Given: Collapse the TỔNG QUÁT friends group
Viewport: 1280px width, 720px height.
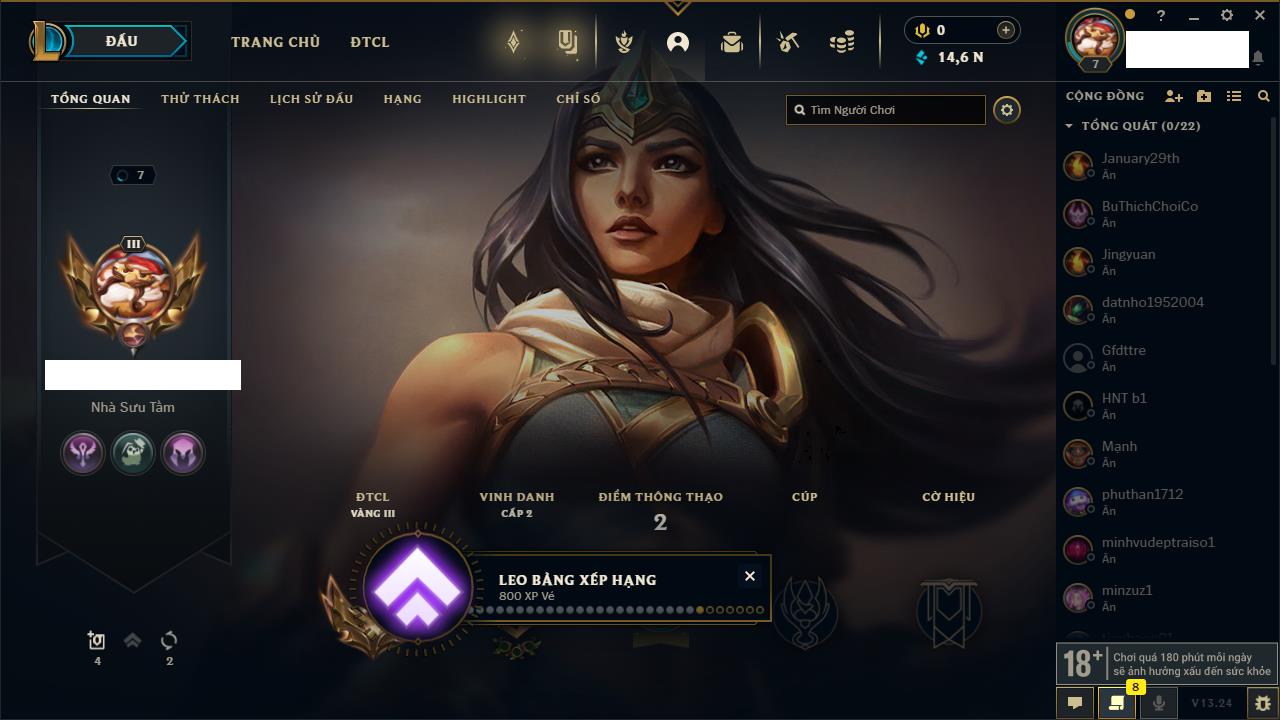Looking at the screenshot, I should [1069, 126].
